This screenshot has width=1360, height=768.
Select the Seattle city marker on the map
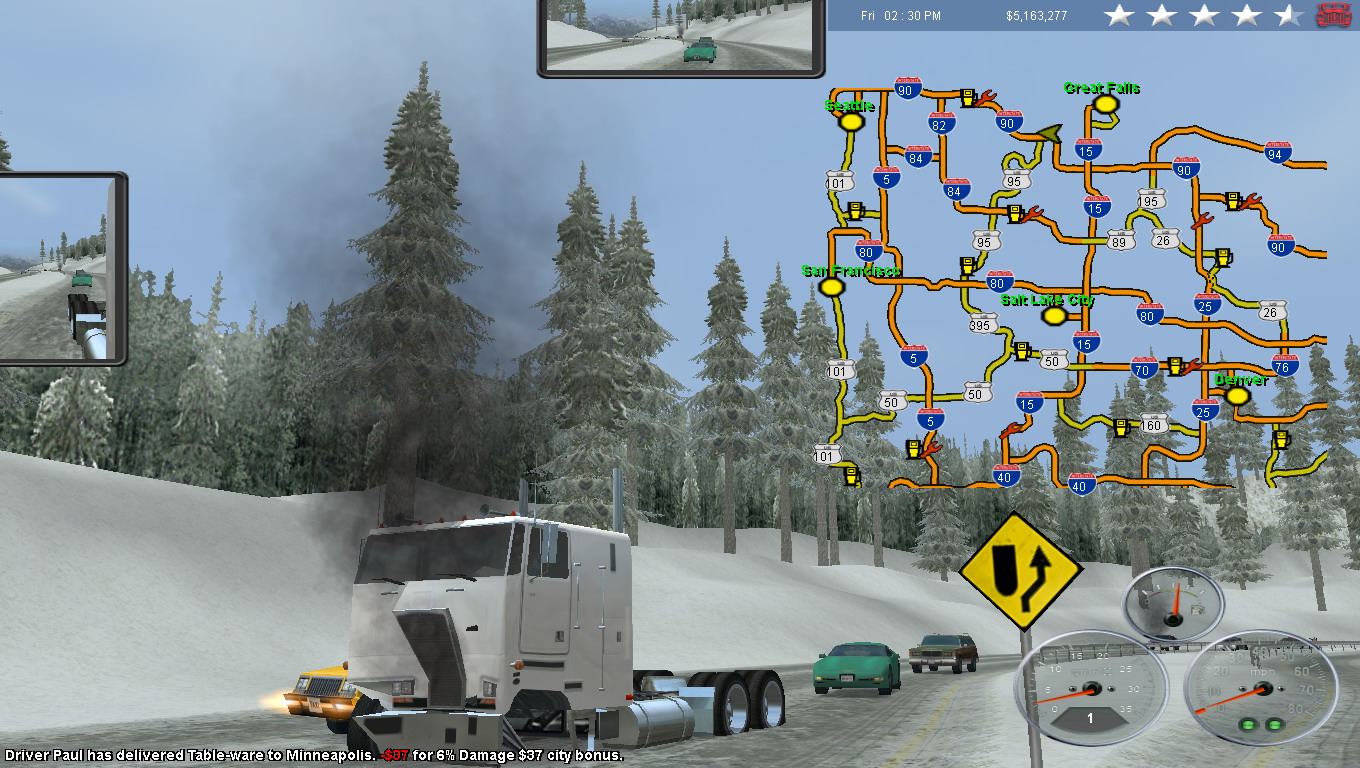pyautogui.click(x=851, y=121)
